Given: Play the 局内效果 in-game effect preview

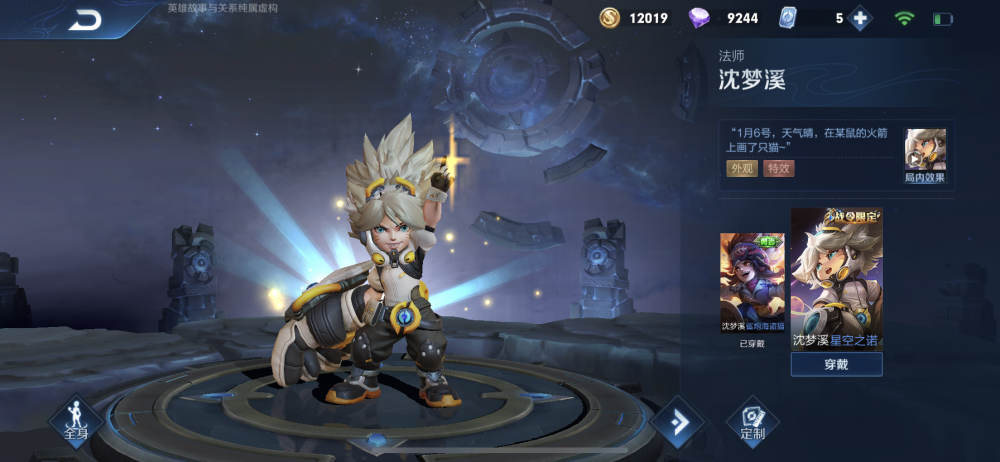Looking at the screenshot, I should 925,155.
